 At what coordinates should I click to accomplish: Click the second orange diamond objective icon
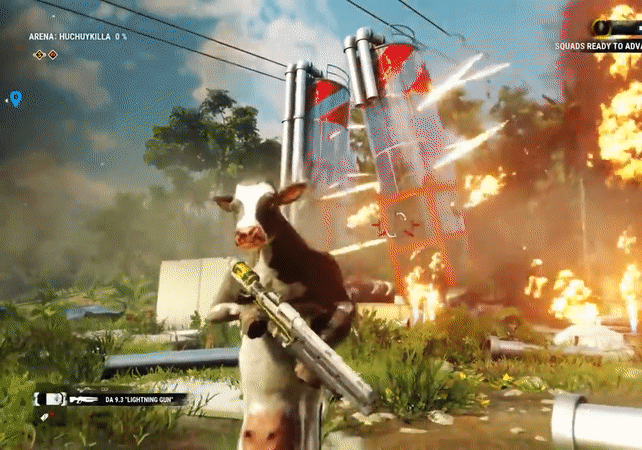[53, 54]
